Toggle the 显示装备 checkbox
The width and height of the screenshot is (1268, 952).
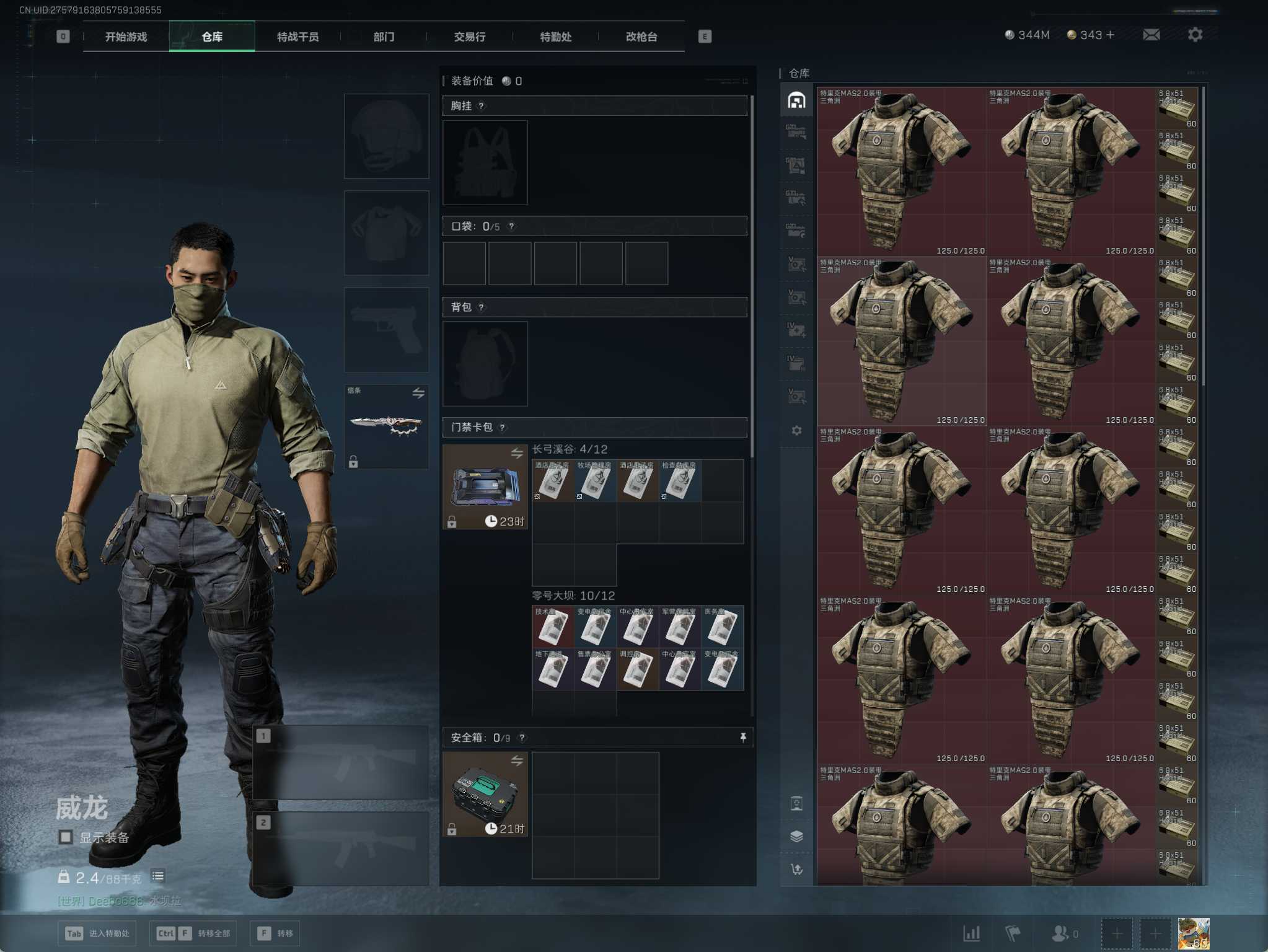66,837
